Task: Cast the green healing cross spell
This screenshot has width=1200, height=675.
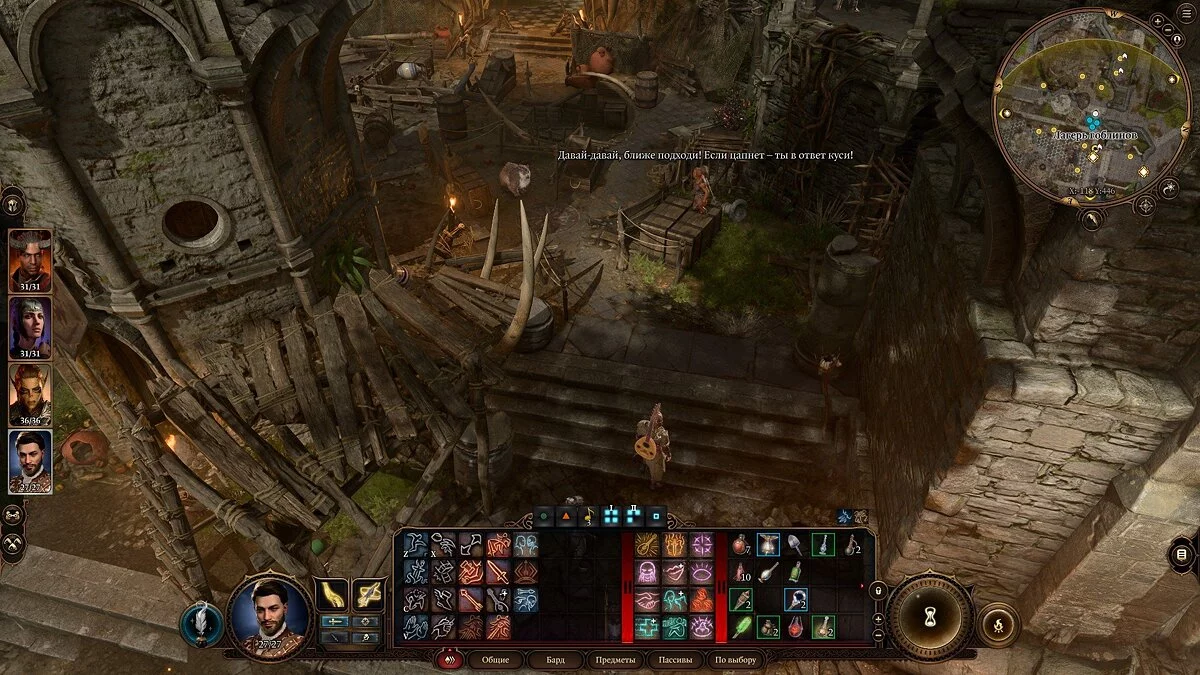Action: pyautogui.click(x=645, y=627)
